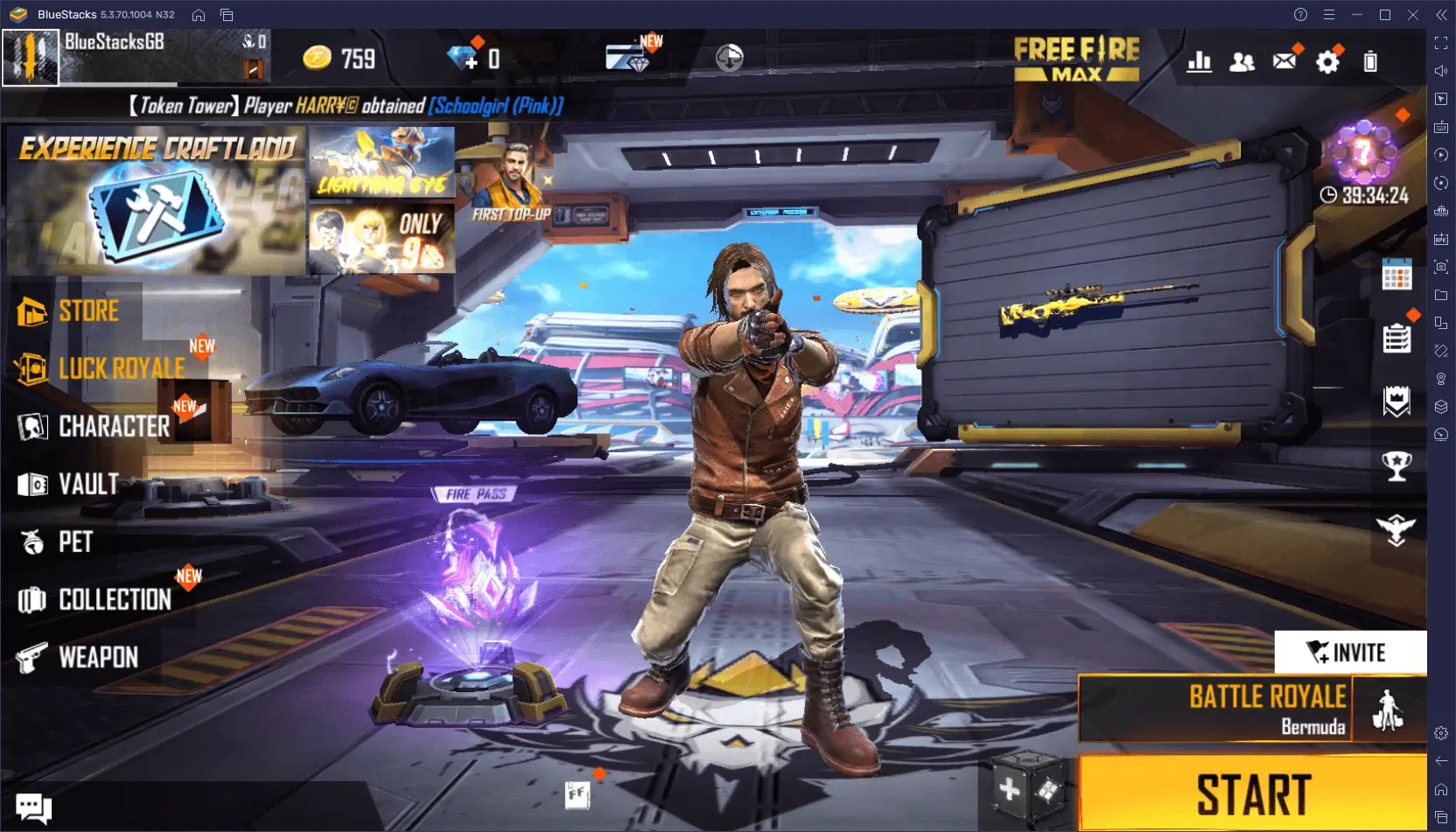Toggle fullscreen mode in BlueStacks sidebar

click(1441, 41)
